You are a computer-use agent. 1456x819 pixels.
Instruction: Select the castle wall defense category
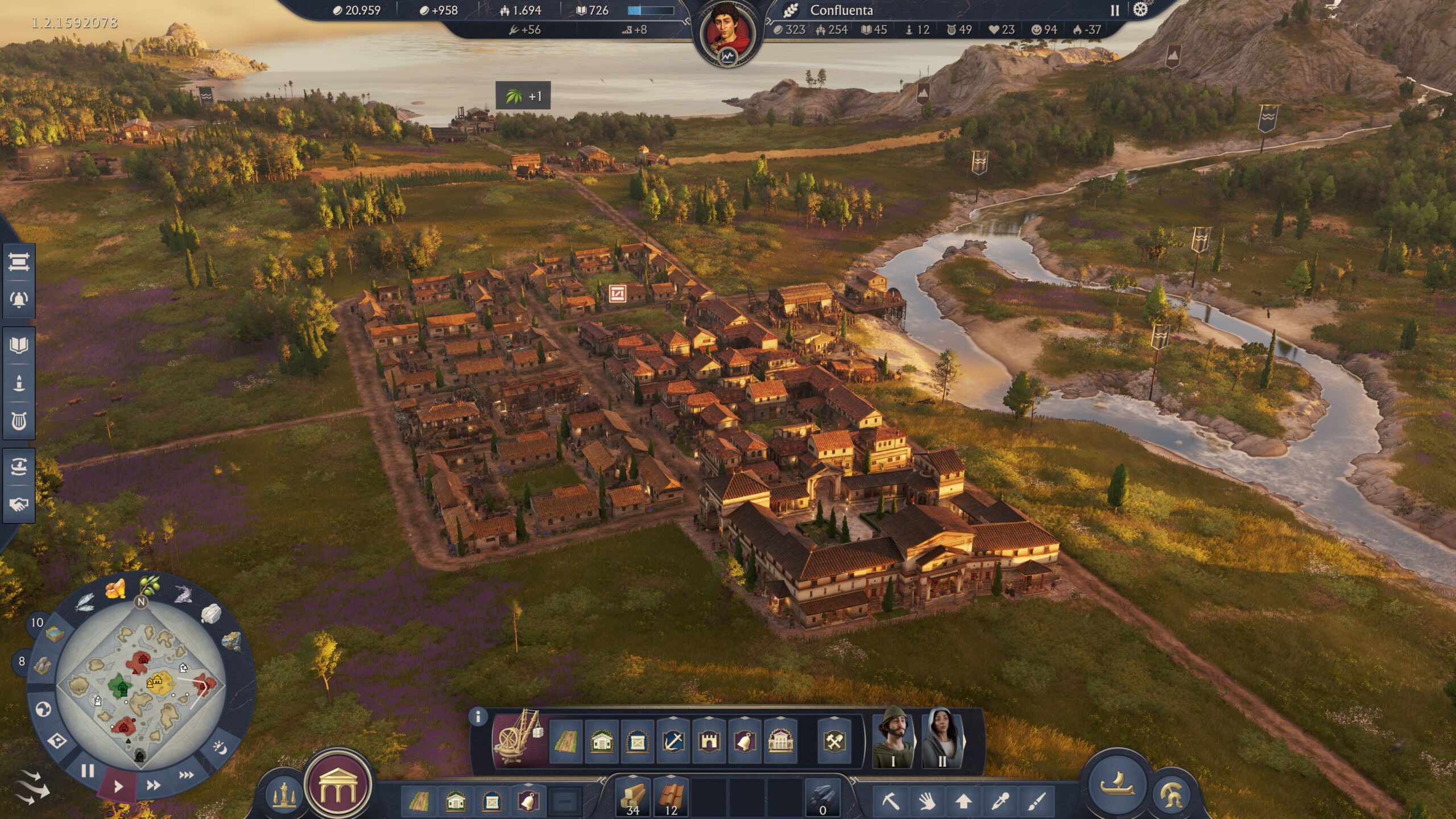click(709, 741)
